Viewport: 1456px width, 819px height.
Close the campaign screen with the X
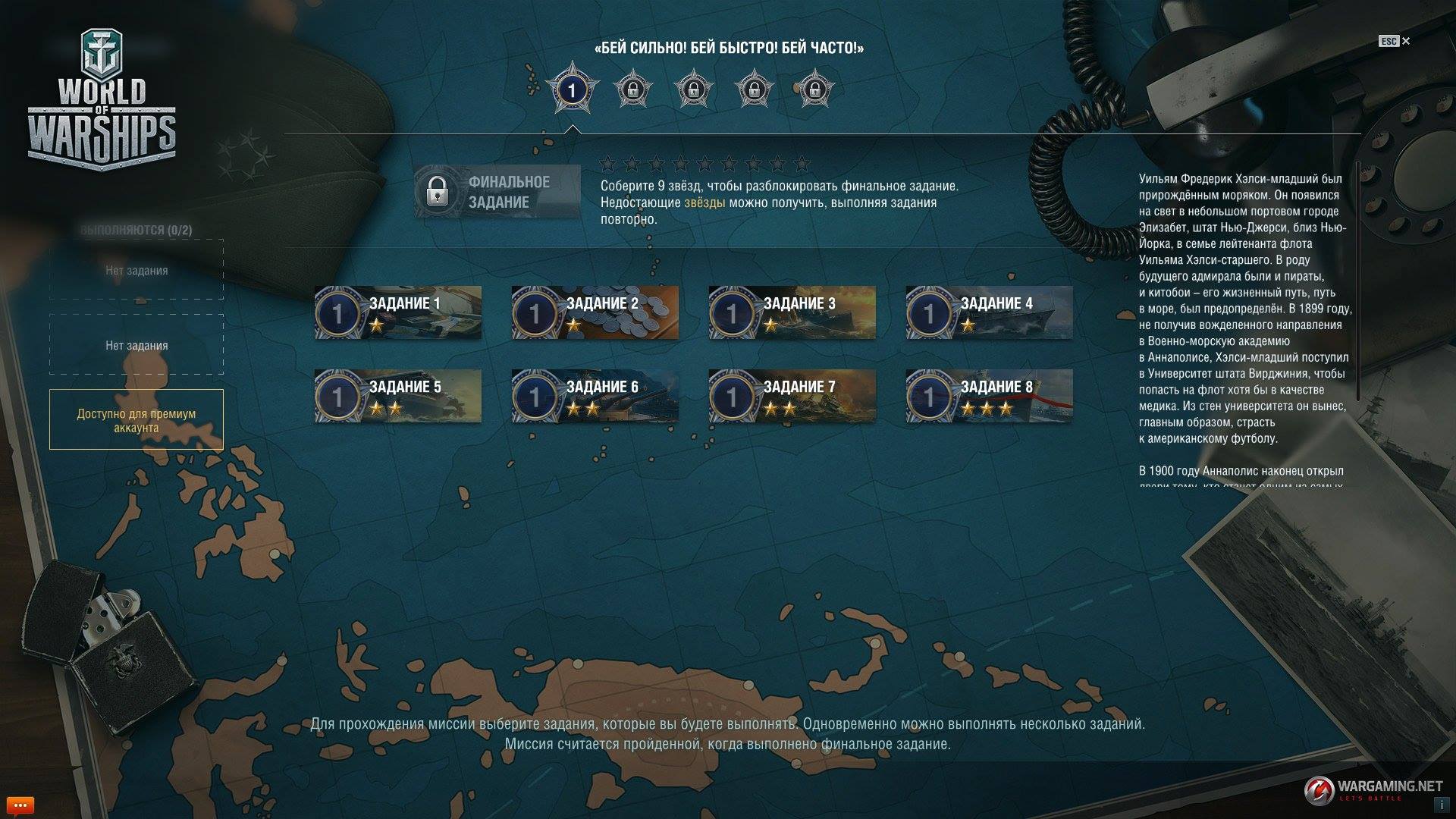click(x=1406, y=41)
